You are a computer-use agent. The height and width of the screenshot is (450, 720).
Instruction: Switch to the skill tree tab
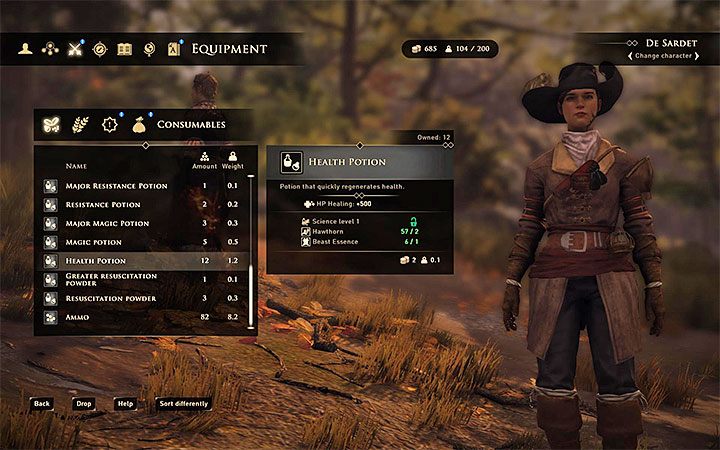pos(50,48)
